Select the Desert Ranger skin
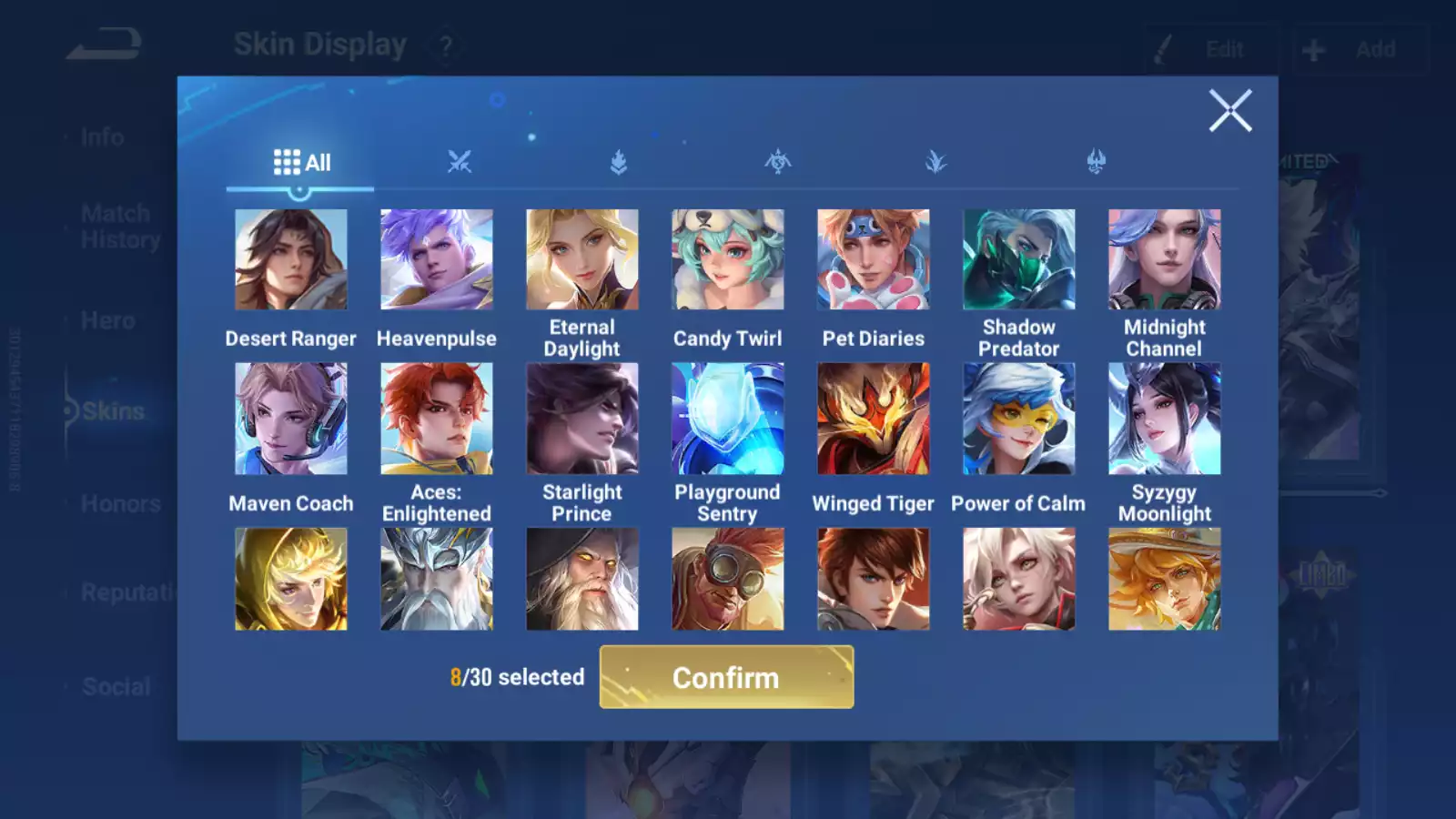 (x=291, y=260)
